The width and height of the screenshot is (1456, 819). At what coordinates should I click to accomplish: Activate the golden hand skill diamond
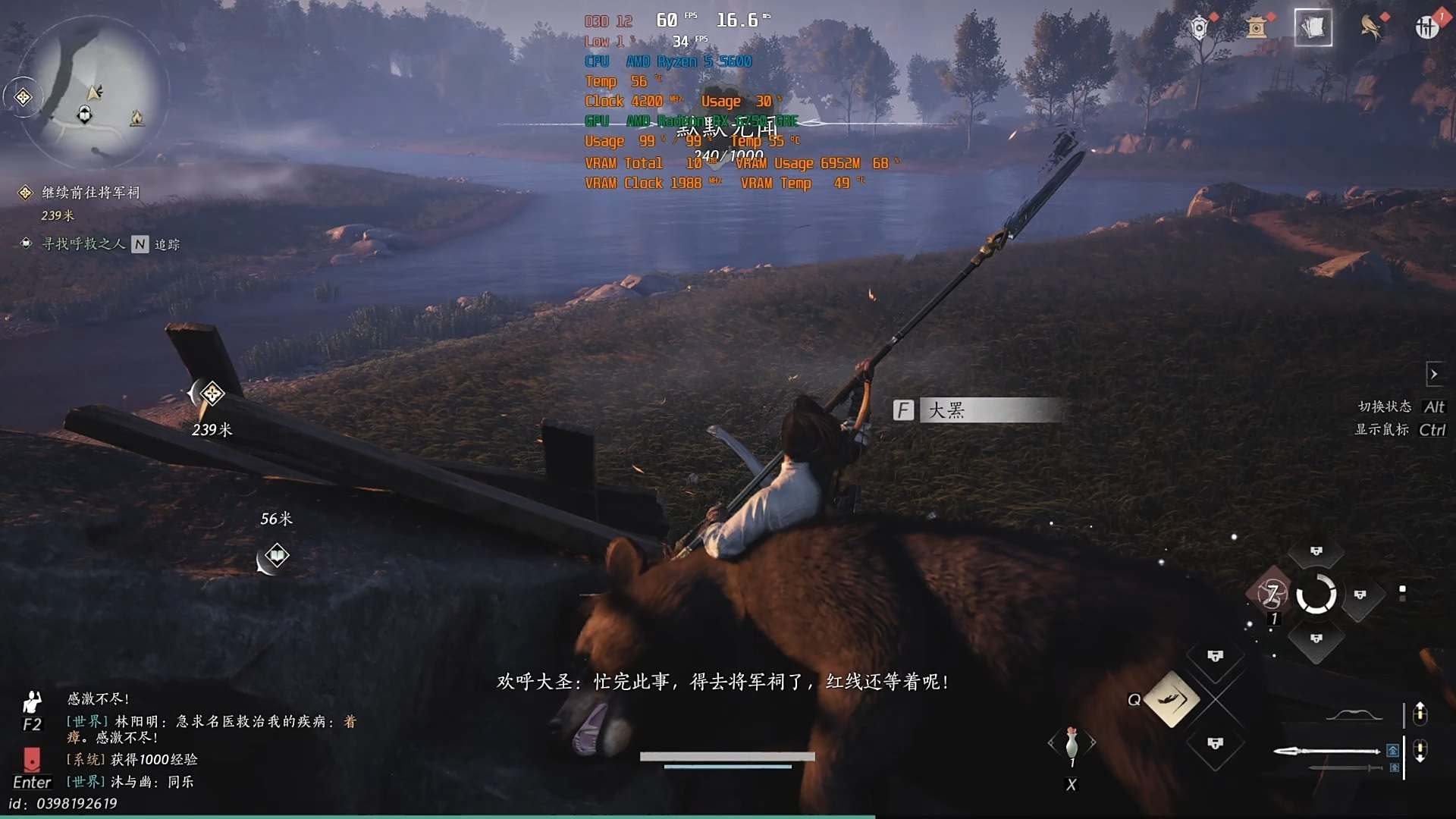(x=1172, y=699)
